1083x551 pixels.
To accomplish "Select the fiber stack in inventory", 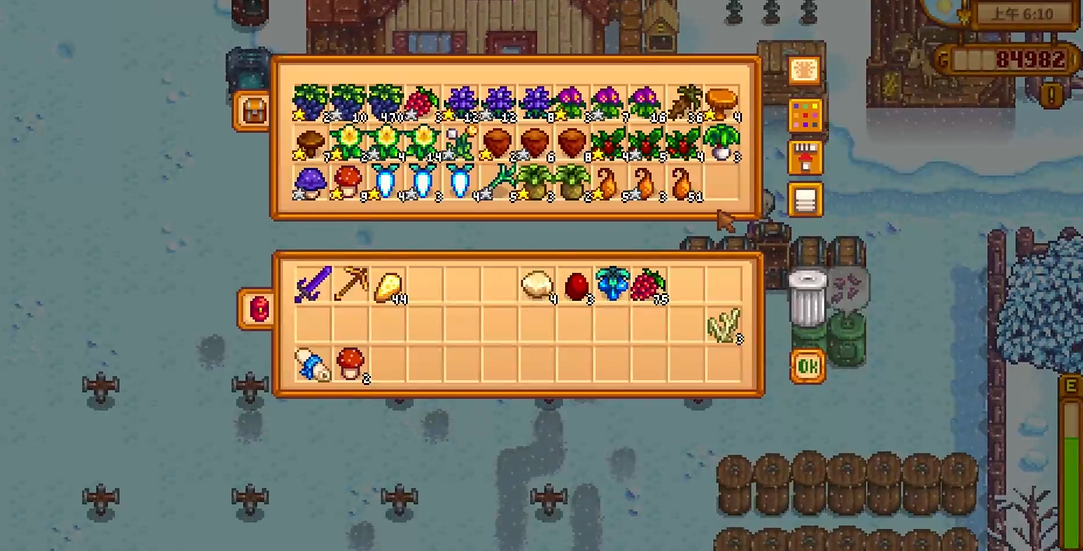I will pos(725,325).
